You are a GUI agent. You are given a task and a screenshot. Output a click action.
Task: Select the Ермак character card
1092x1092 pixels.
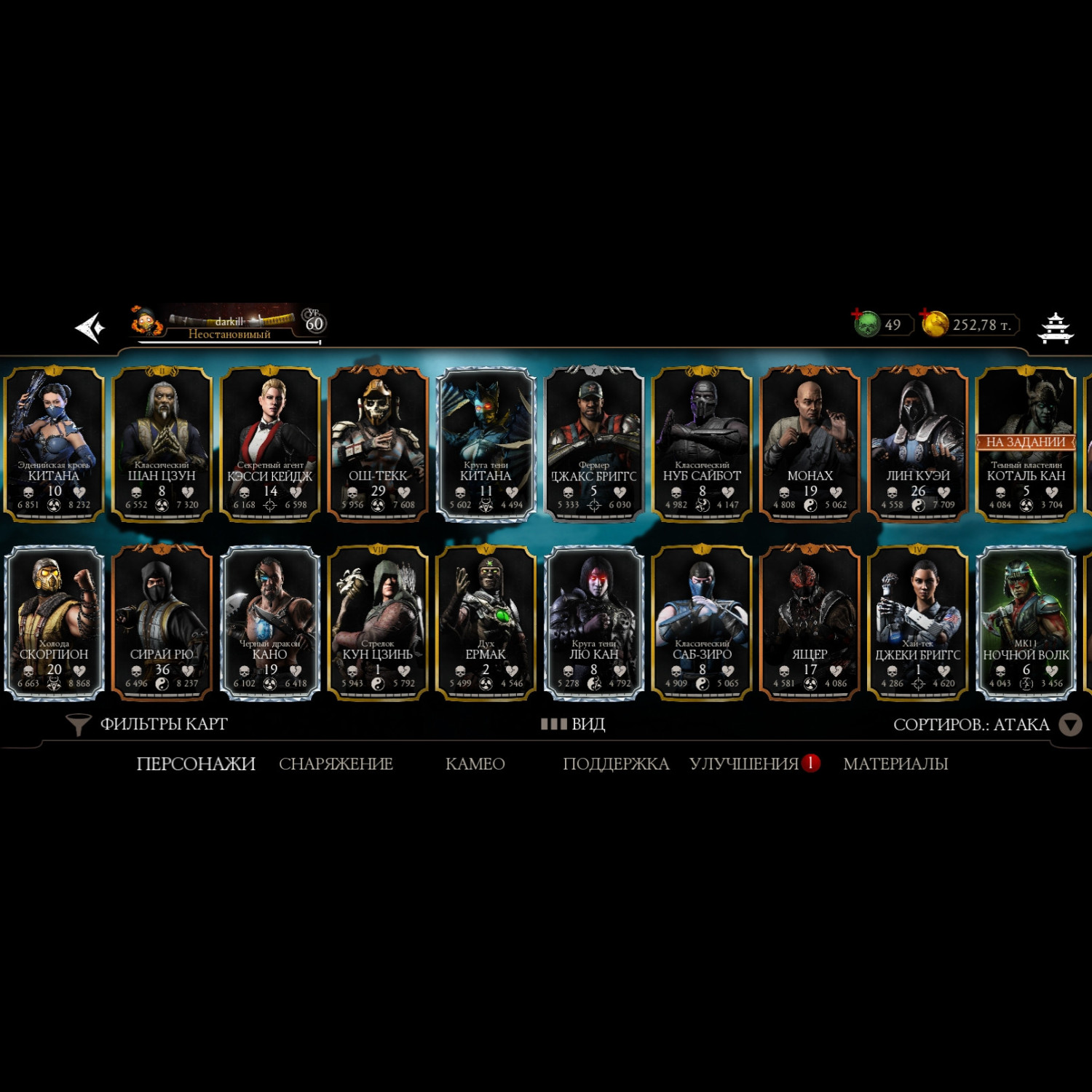pyautogui.click(x=486, y=622)
